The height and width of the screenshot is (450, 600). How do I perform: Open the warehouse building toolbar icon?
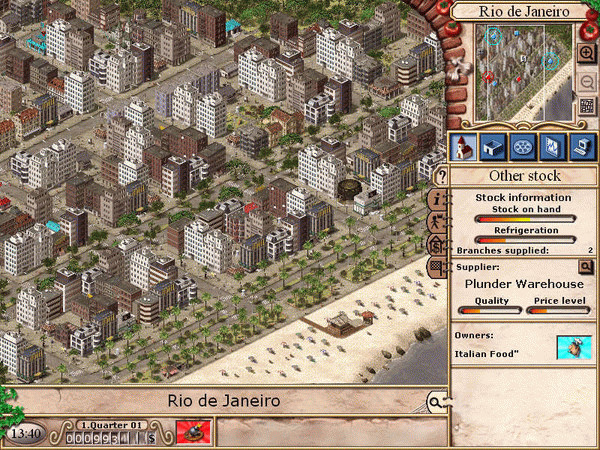tap(493, 147)
